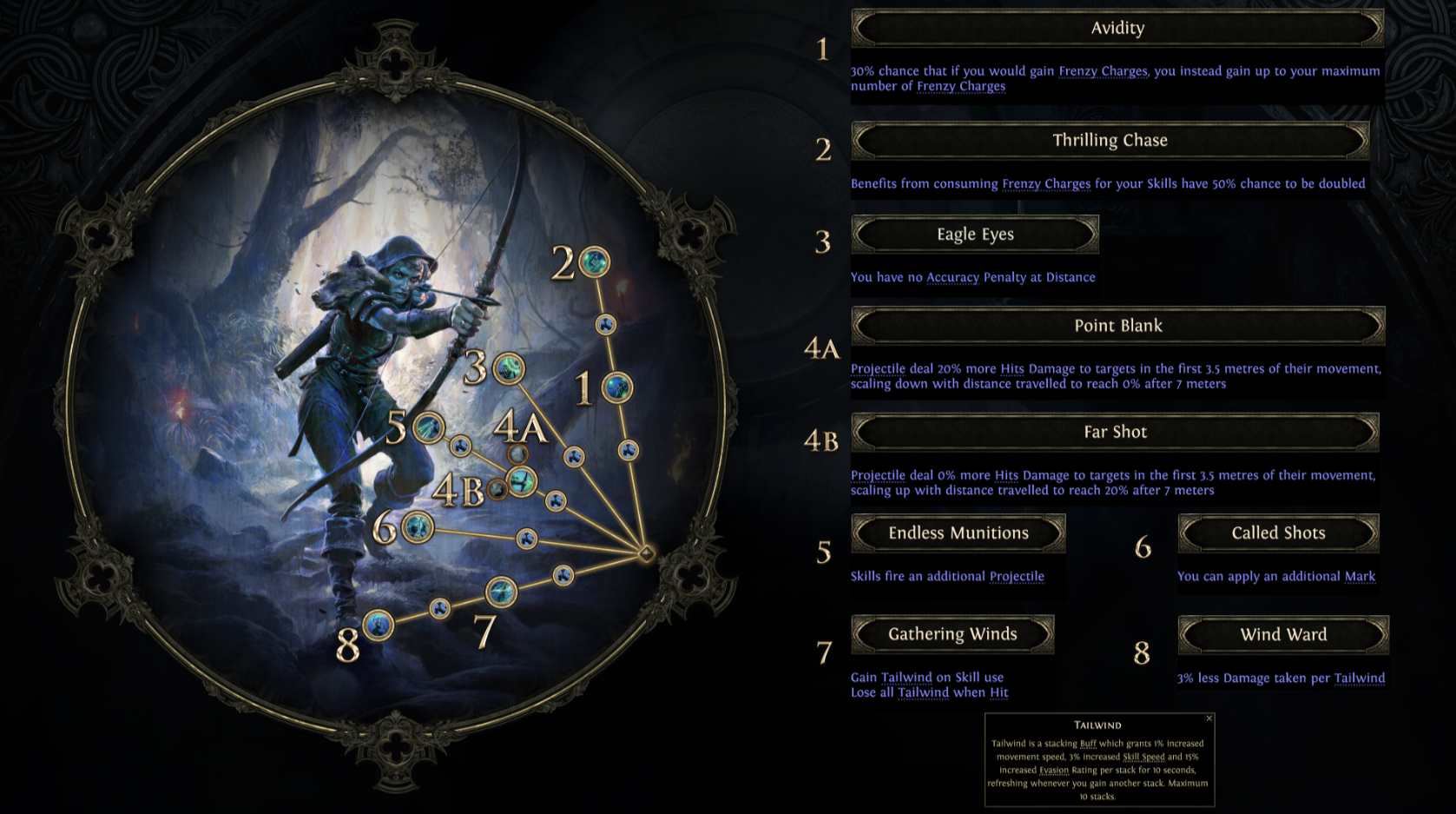Click the Mark link under Called Shots

click(x=1359, y=576)
